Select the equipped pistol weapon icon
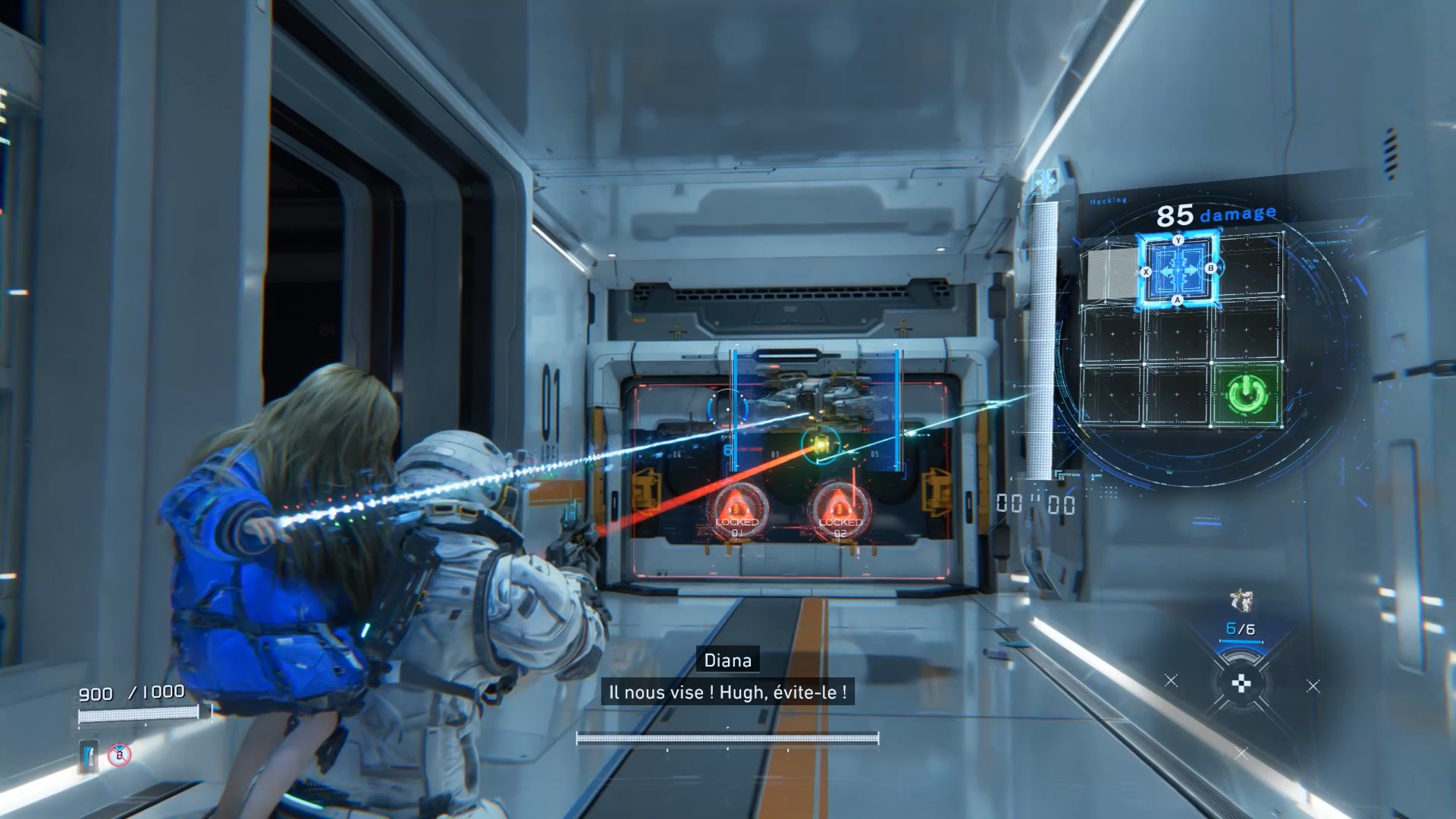Screen dimensions: 1456x819 pos(1241,601)
